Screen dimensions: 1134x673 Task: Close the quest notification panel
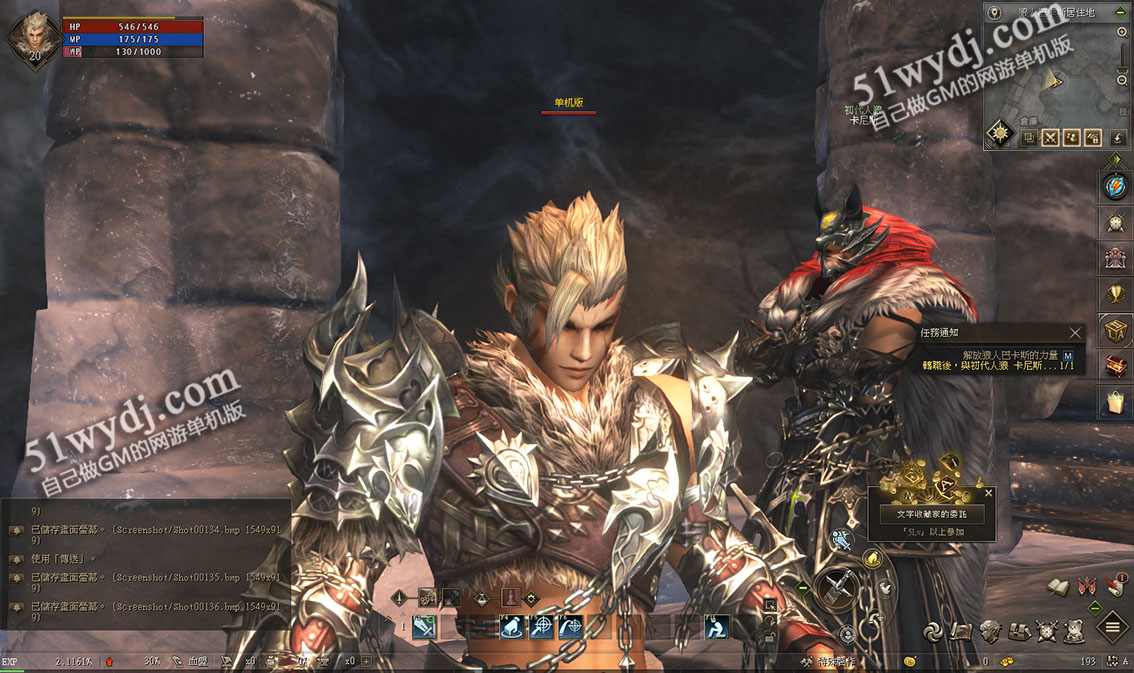point(1075,333)
